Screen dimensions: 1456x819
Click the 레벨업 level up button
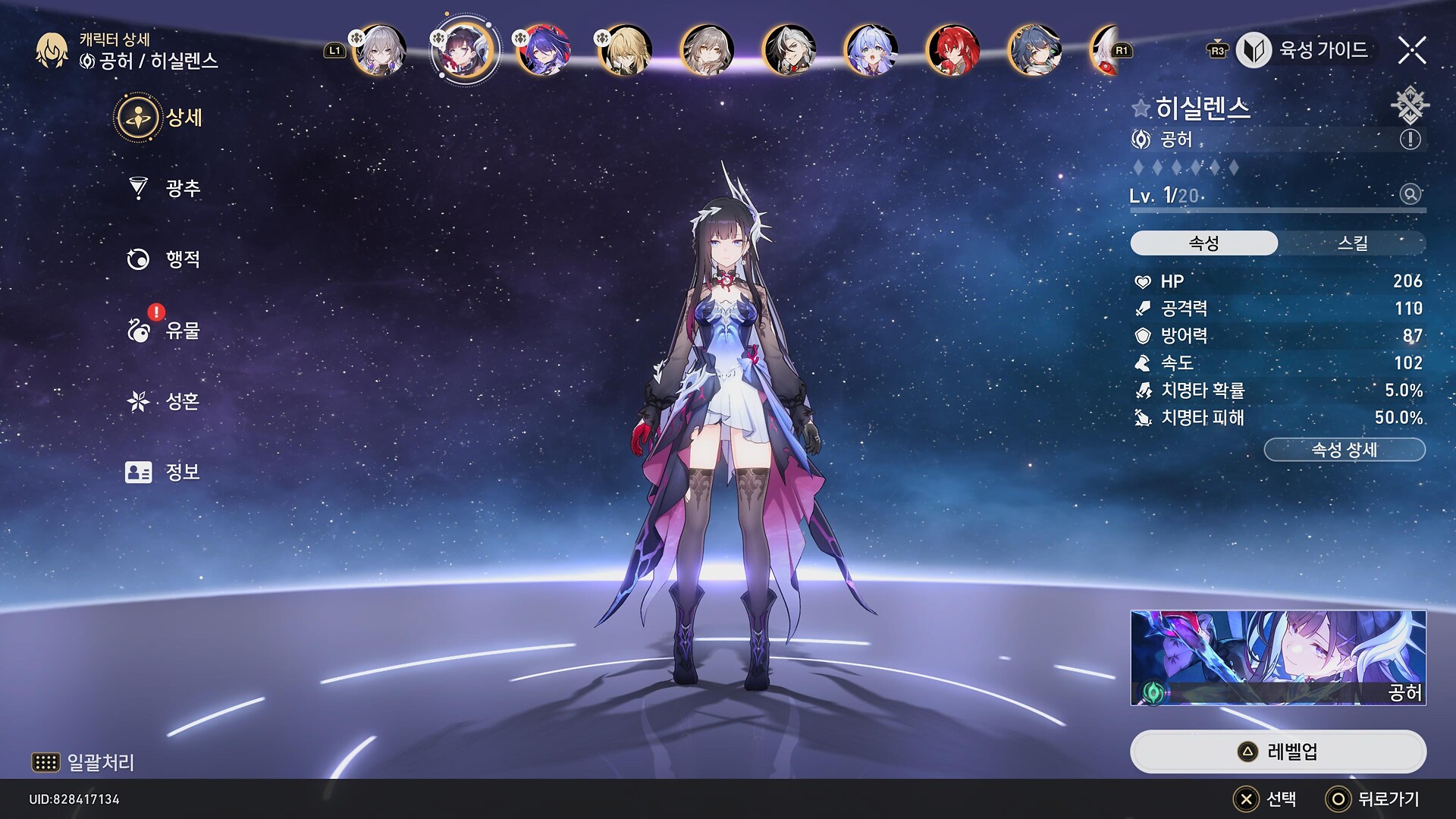[x=1278, y=752]
